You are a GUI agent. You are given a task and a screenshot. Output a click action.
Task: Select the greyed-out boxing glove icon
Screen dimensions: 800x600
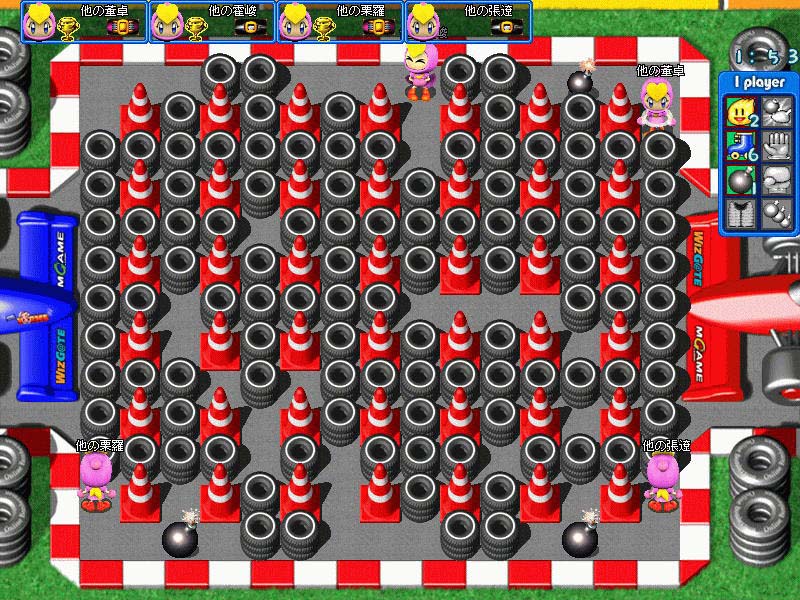coord(776,181)
